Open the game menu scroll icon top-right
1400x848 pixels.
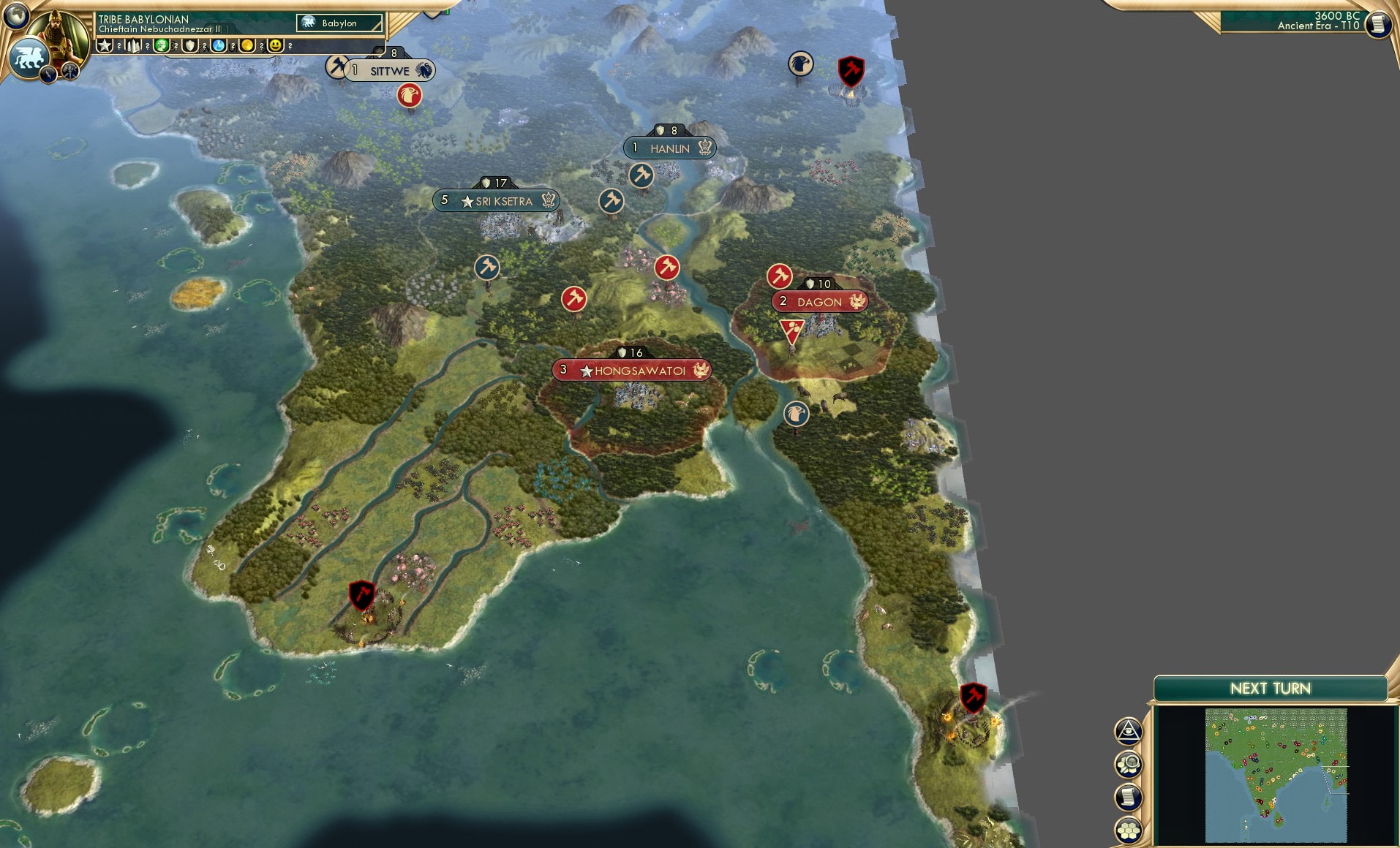[x=1380, y=24]
